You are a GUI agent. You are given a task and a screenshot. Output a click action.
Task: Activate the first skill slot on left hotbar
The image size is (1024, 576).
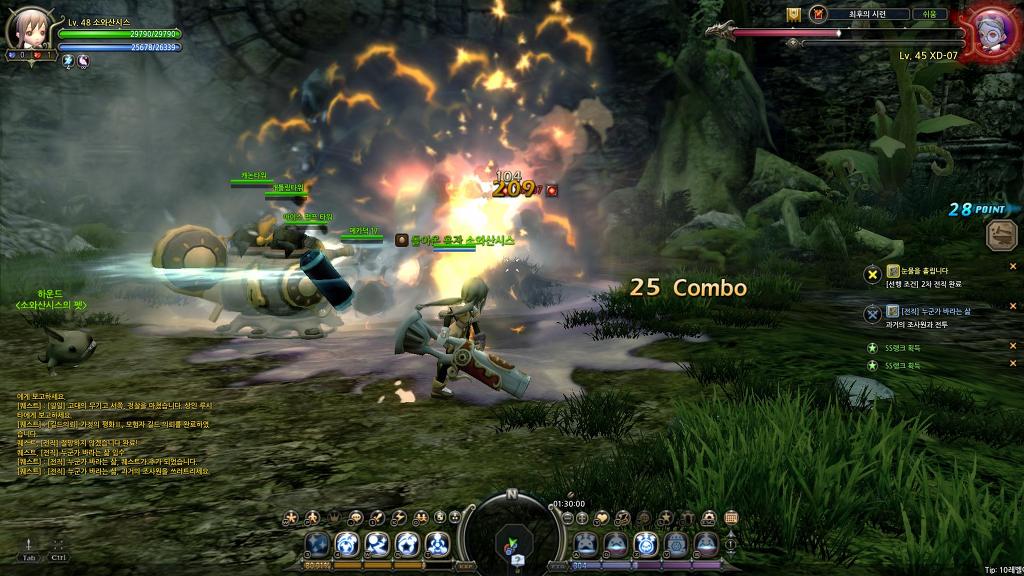(318, 544)
